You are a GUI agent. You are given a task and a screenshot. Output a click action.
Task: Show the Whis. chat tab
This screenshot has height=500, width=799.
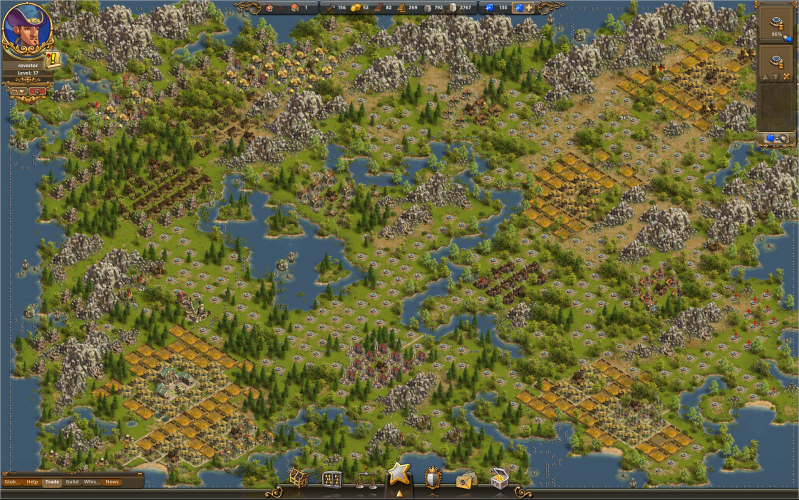coord(90,482)
